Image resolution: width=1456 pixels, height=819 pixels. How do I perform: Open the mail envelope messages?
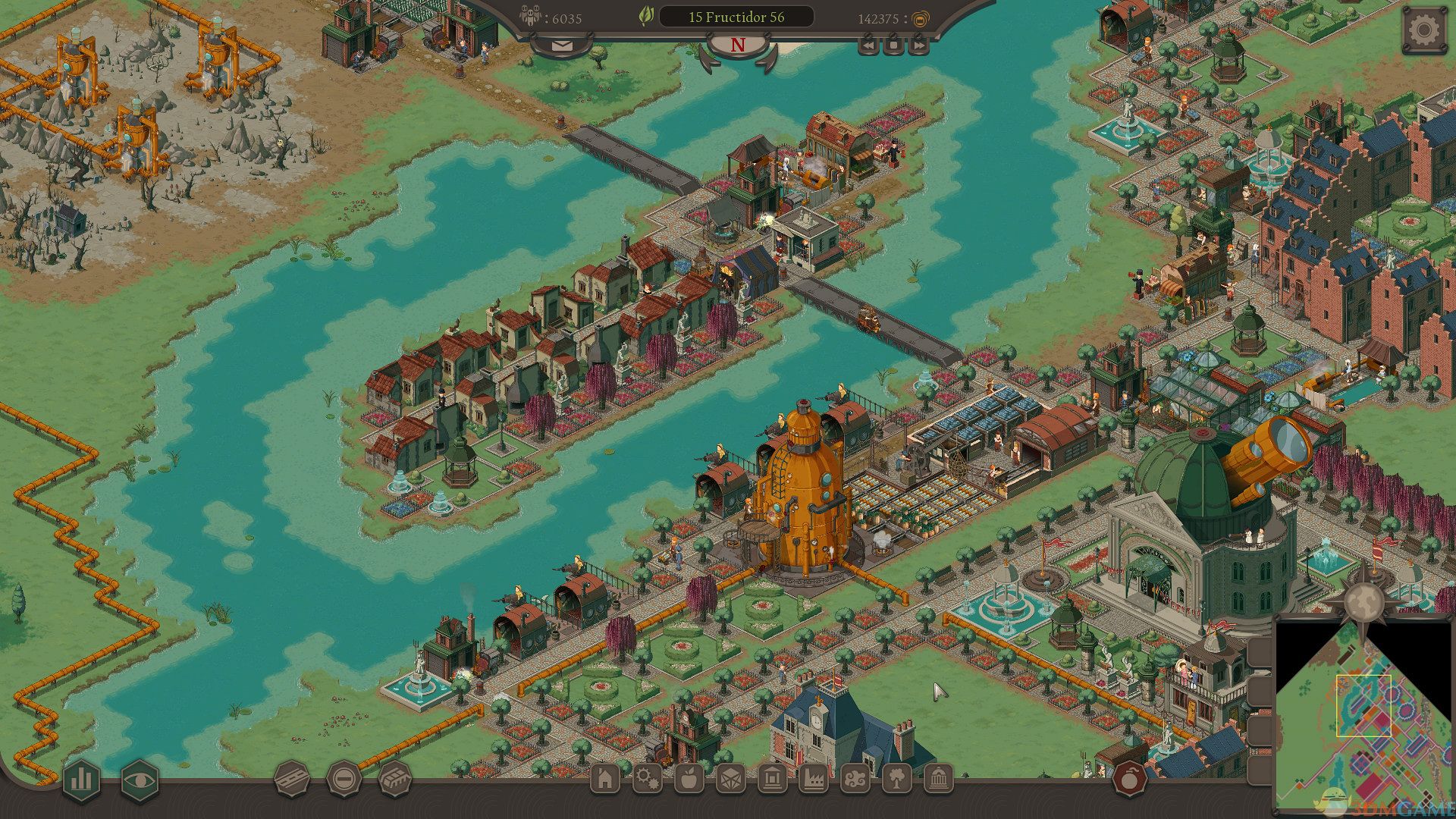[x=561, y=45]
